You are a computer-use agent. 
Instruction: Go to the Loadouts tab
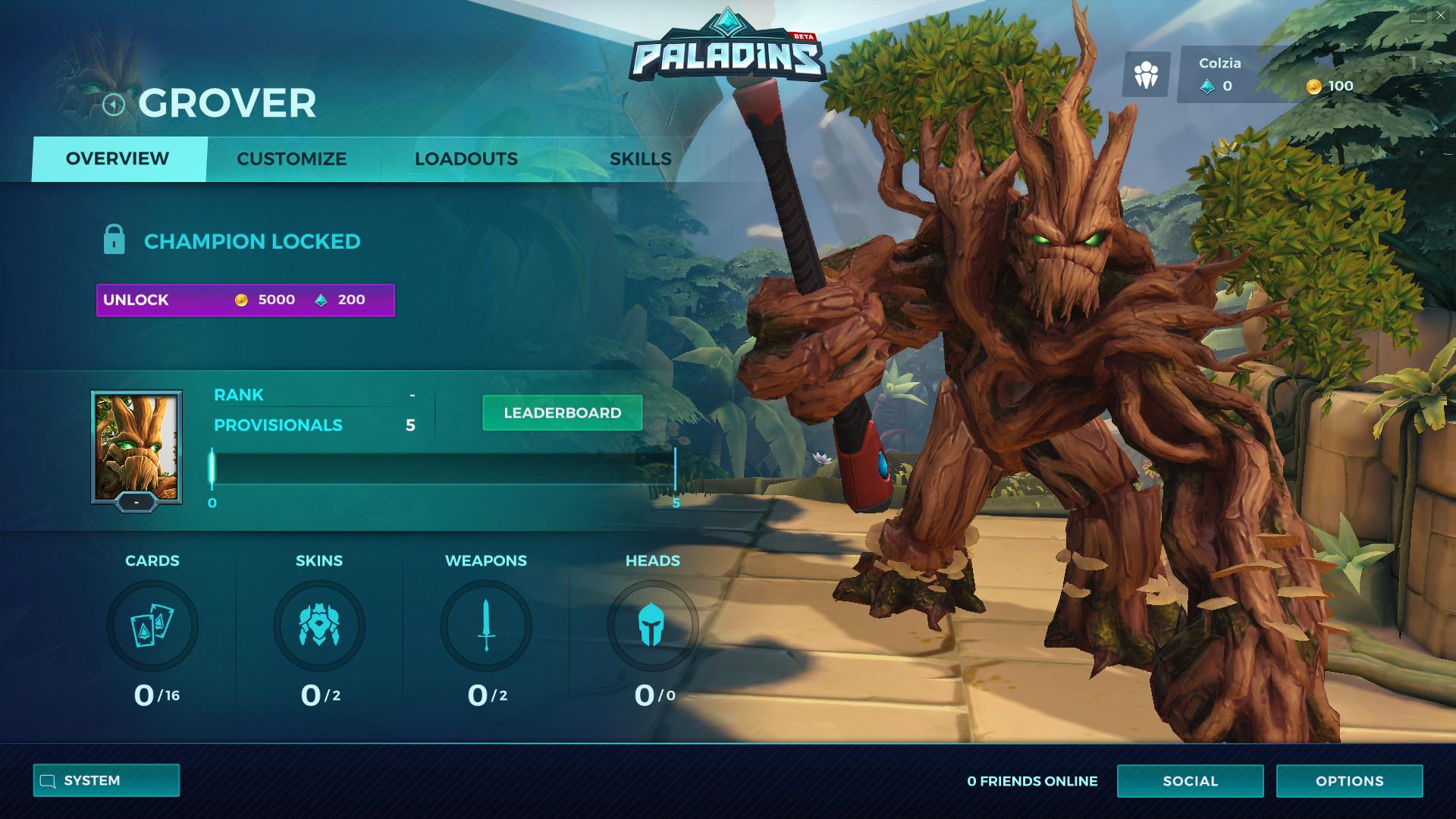pos(466,159)
